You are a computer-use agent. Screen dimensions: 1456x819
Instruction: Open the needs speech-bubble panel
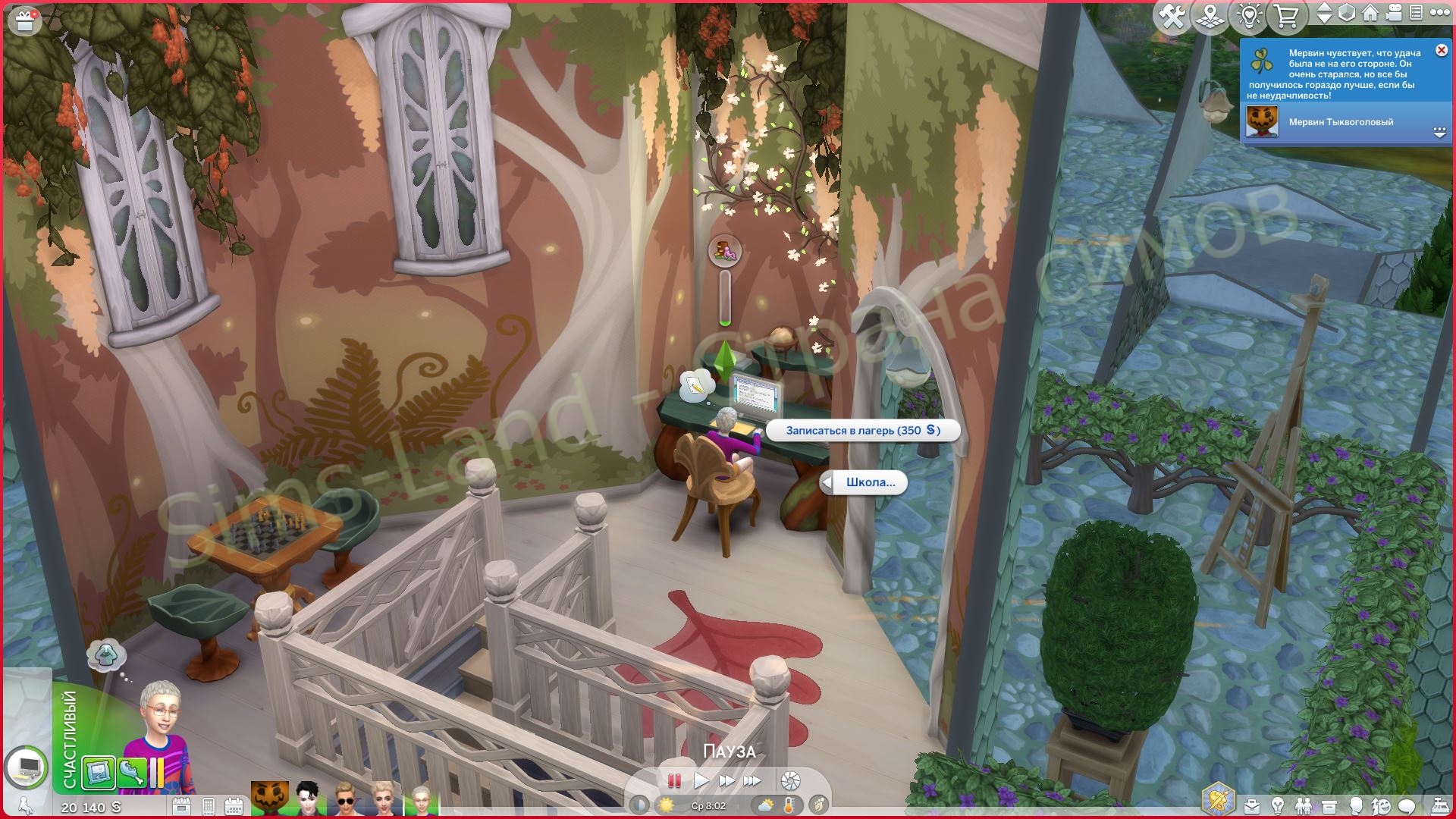click(1407, 805)
